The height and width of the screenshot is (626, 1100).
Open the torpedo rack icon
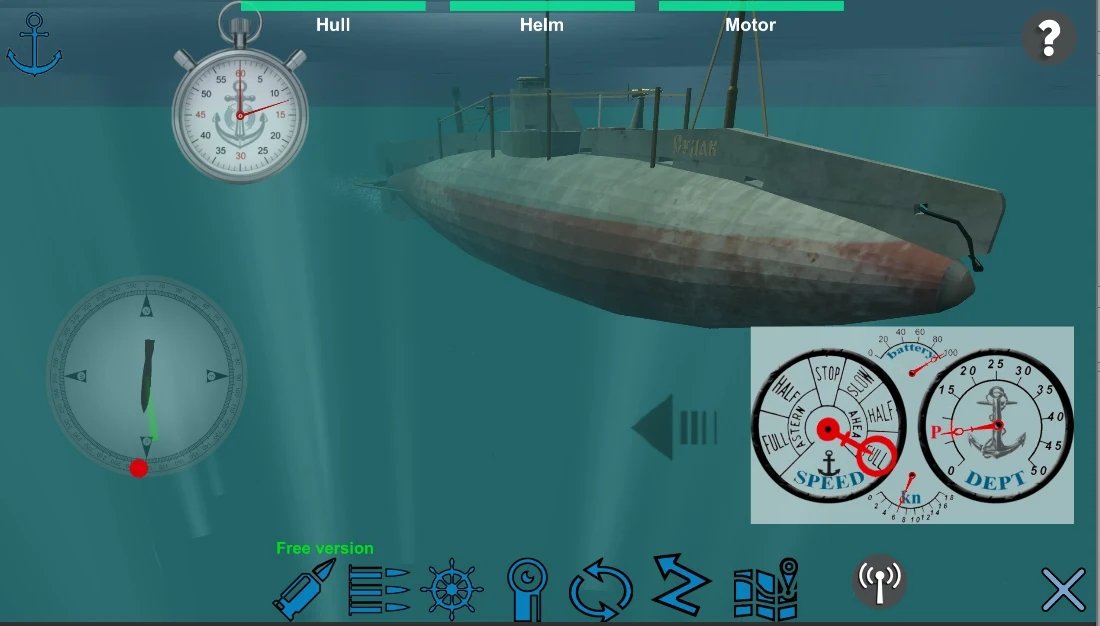[379, 590]
